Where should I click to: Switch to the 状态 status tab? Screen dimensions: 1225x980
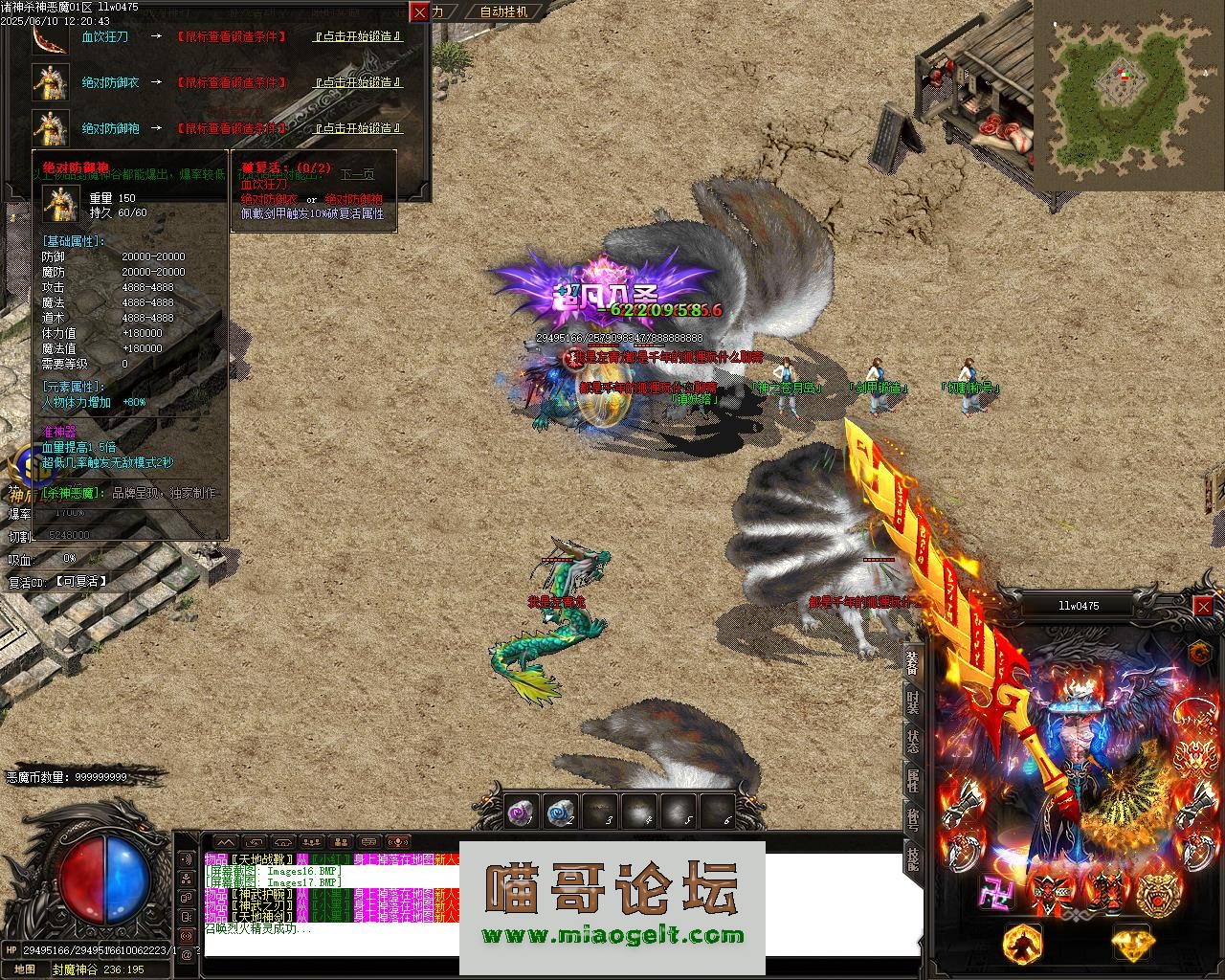click(913, 742)
